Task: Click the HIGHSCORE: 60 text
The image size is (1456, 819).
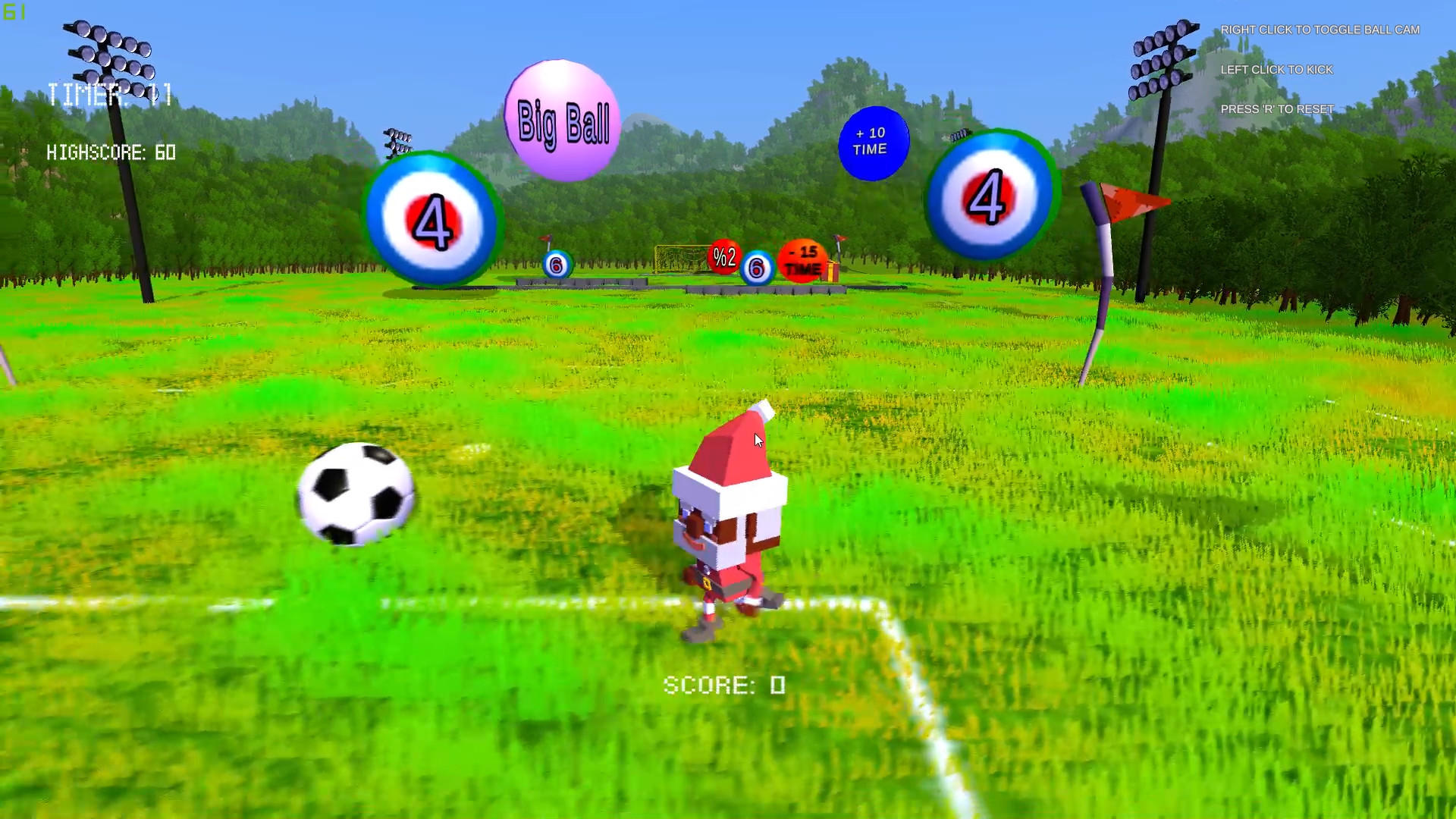Action: click(111, 153)
